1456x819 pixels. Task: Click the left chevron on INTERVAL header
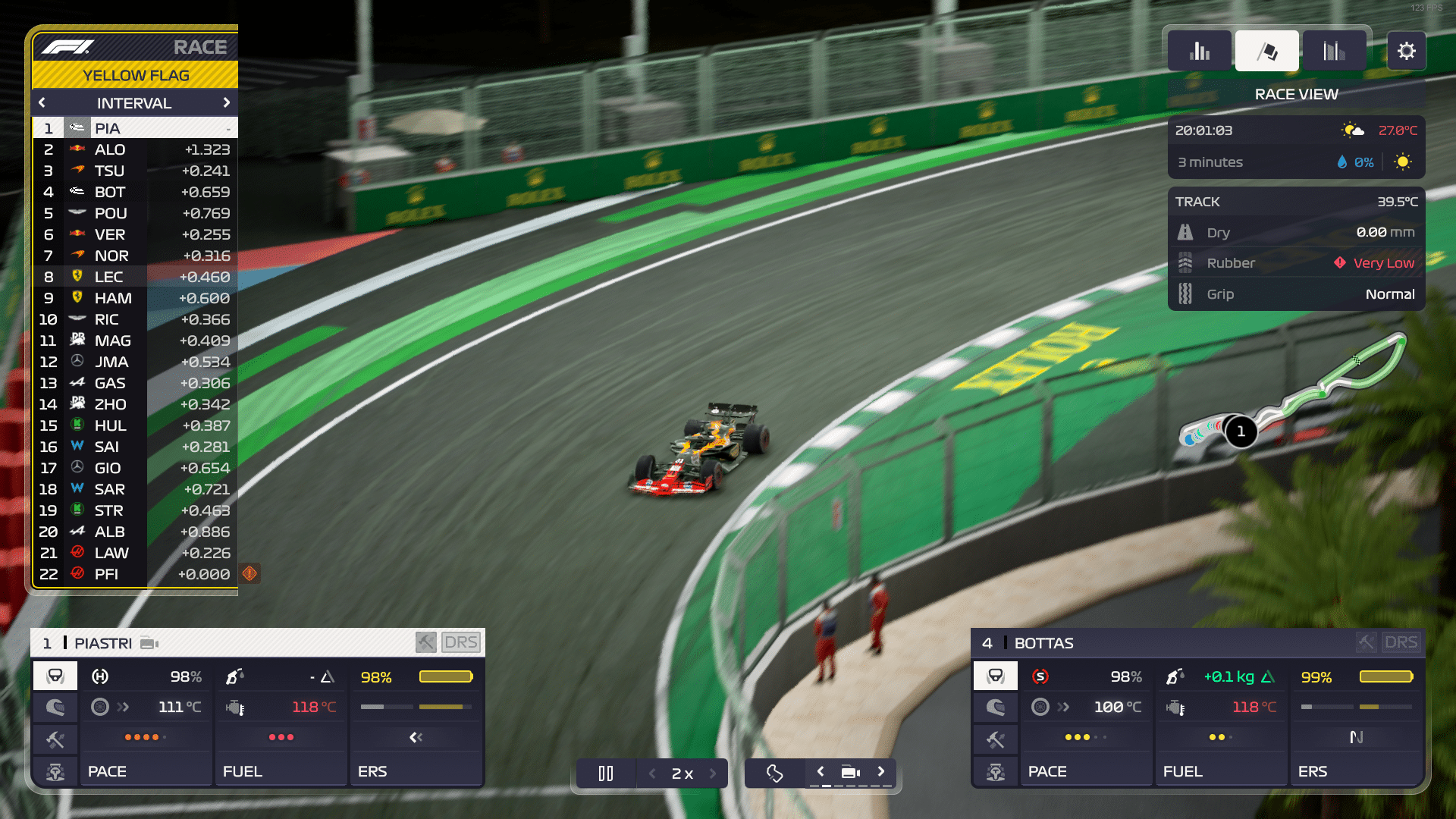point(42,102)
